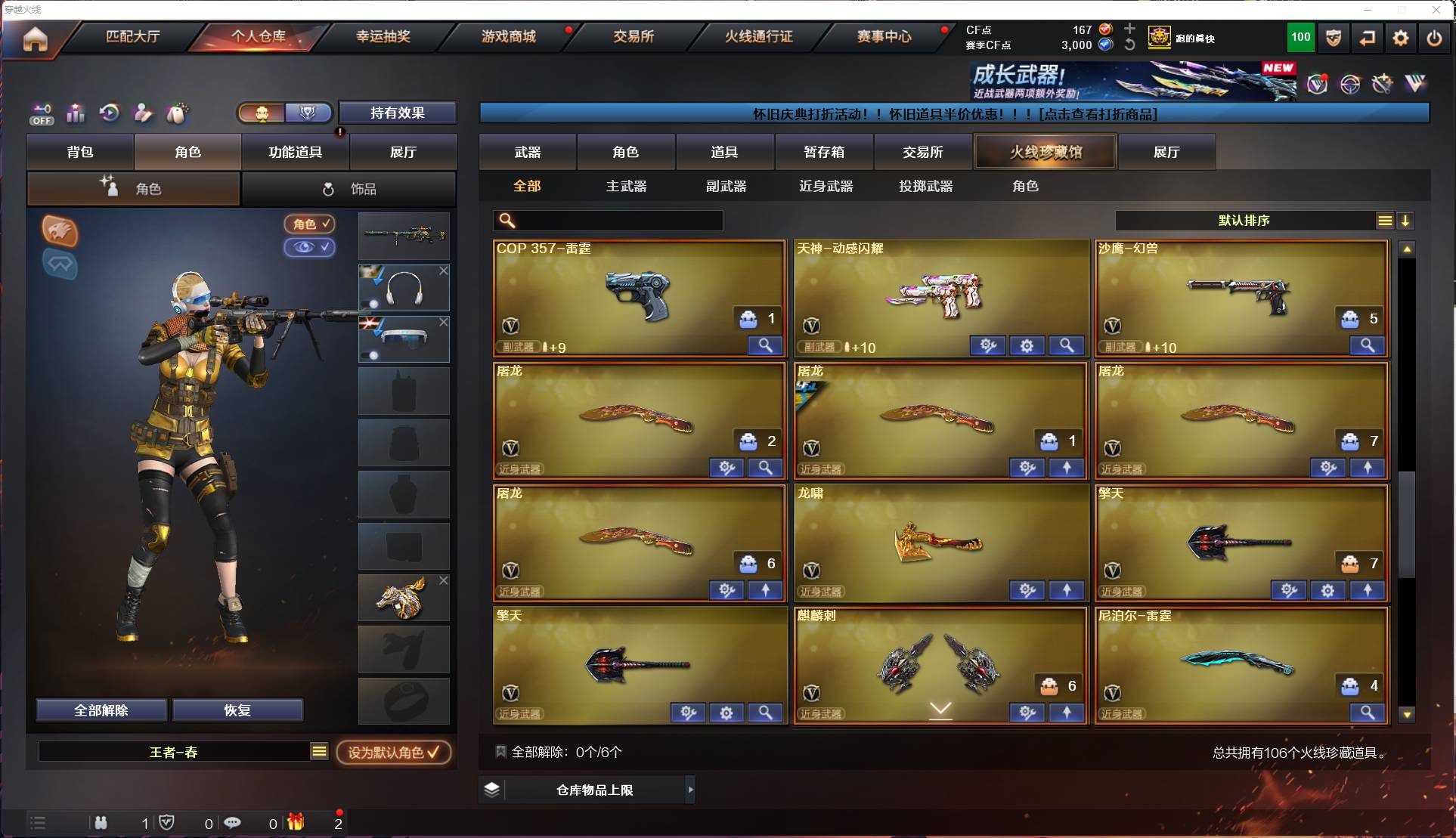Click the list view icon beside 默认排序
This screenshot has height=838, width=1456.
click(1384, 221)
